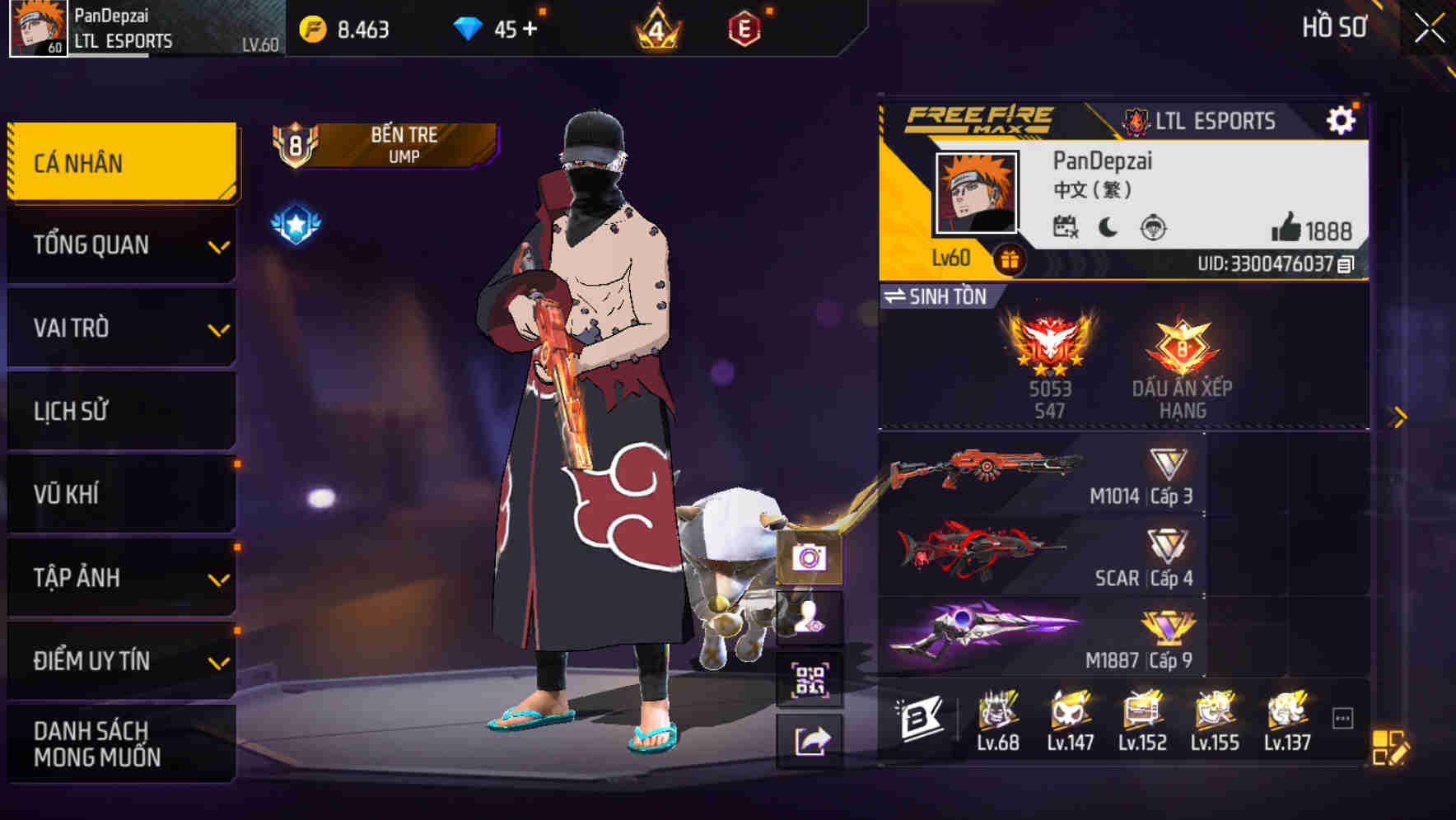Expand the TỔNG QUAN section
Viewport: 1456px width, 820px height.
(120, 245)
